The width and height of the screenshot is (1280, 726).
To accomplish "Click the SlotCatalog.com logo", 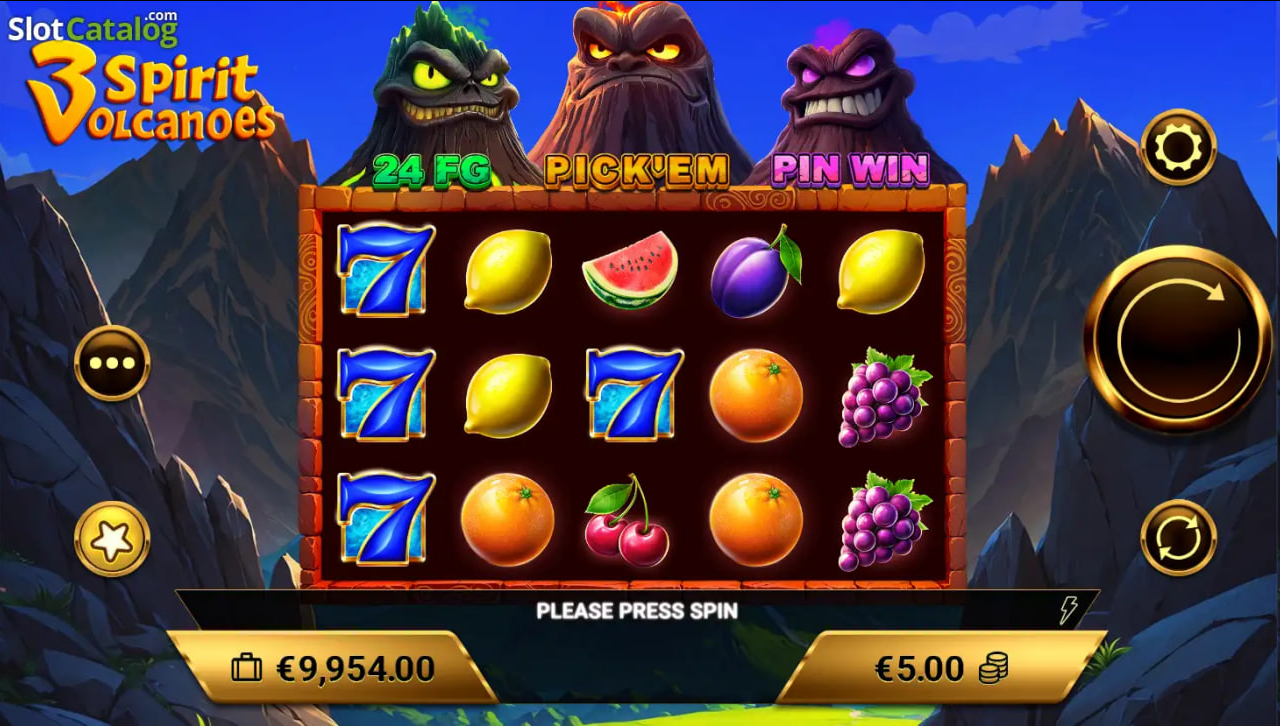I will click(x=93, y=28).
